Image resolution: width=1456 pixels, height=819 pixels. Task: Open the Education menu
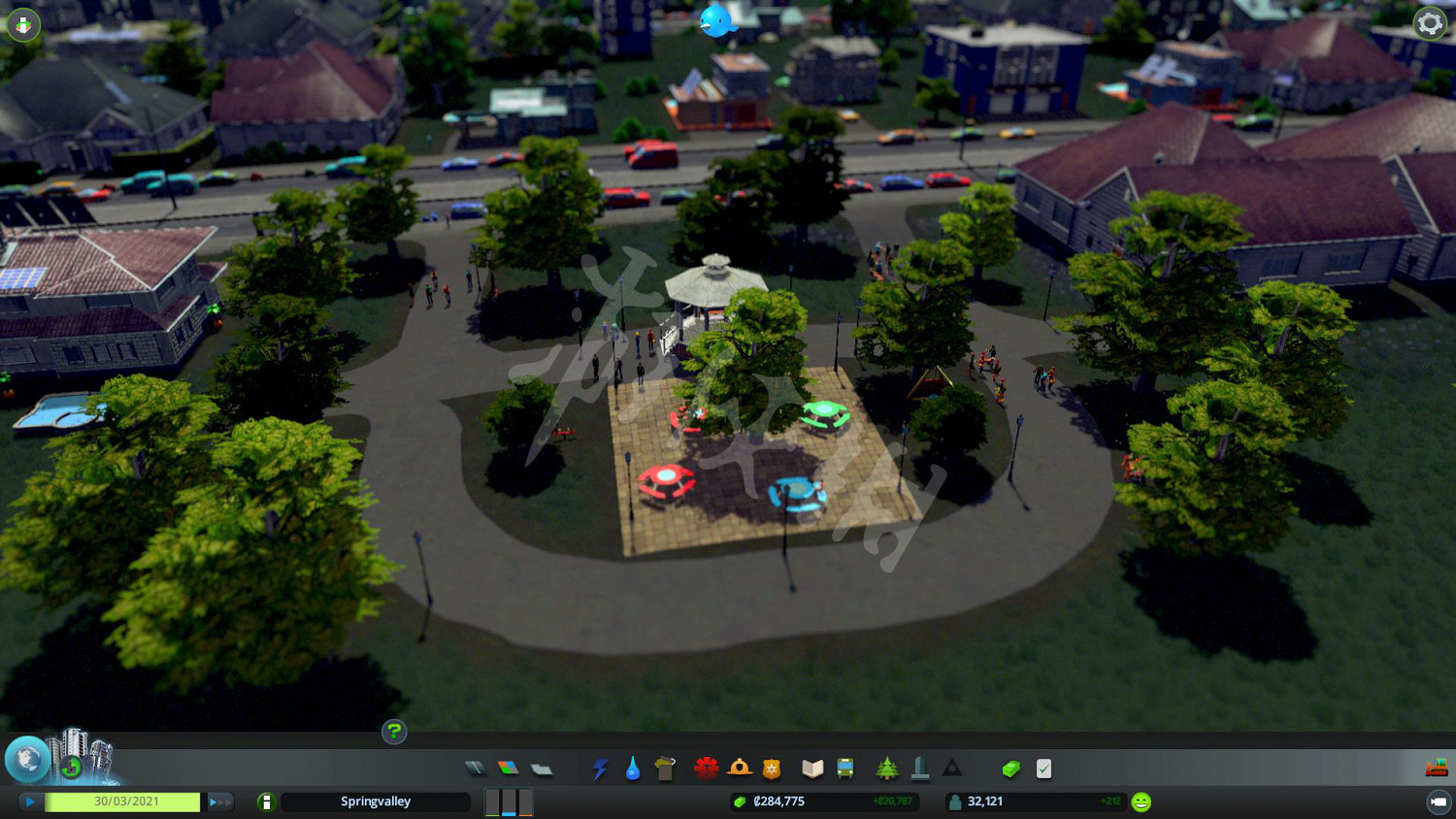(811, 768)
